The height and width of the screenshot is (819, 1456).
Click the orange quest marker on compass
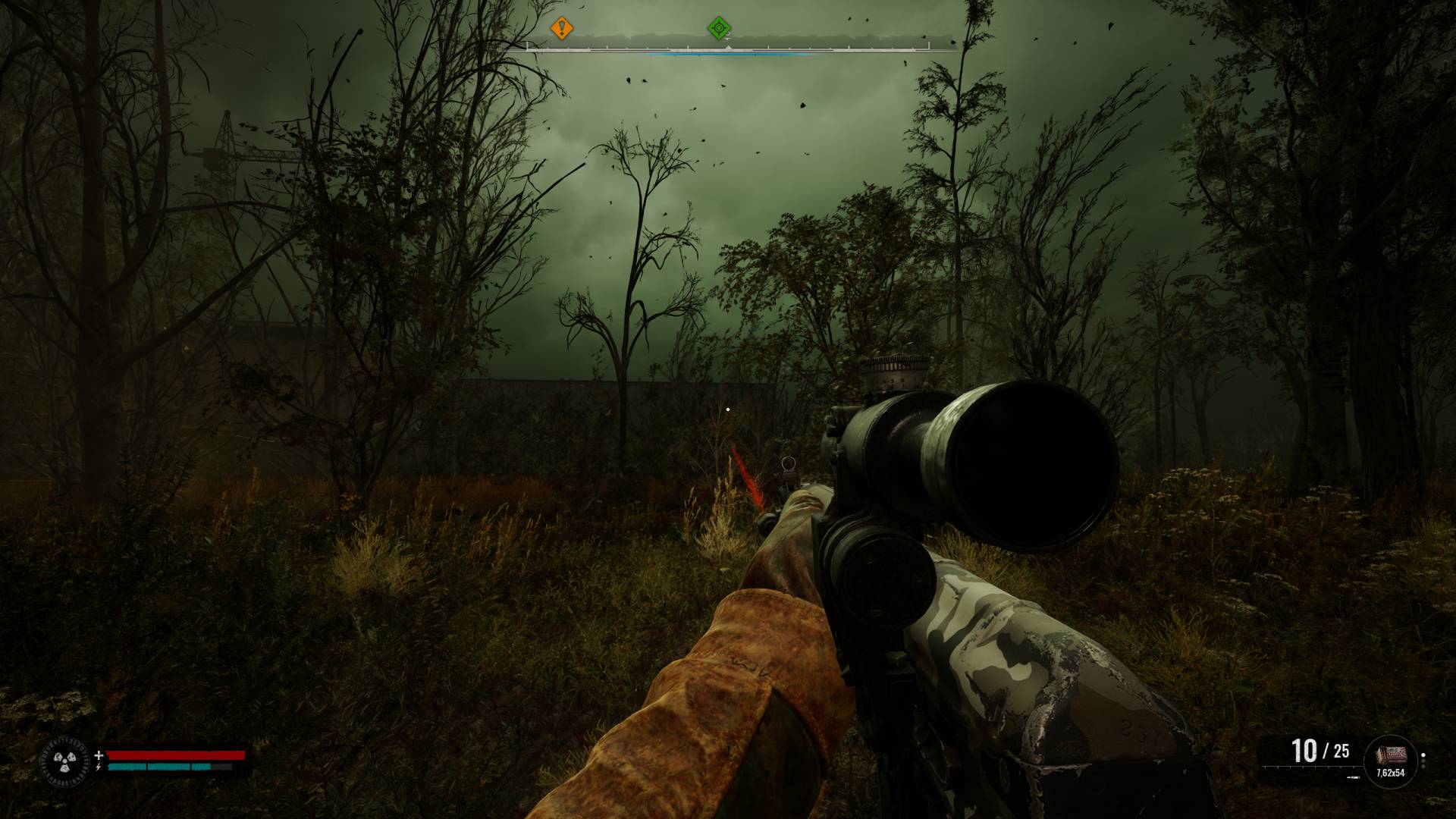pos(561,29)
